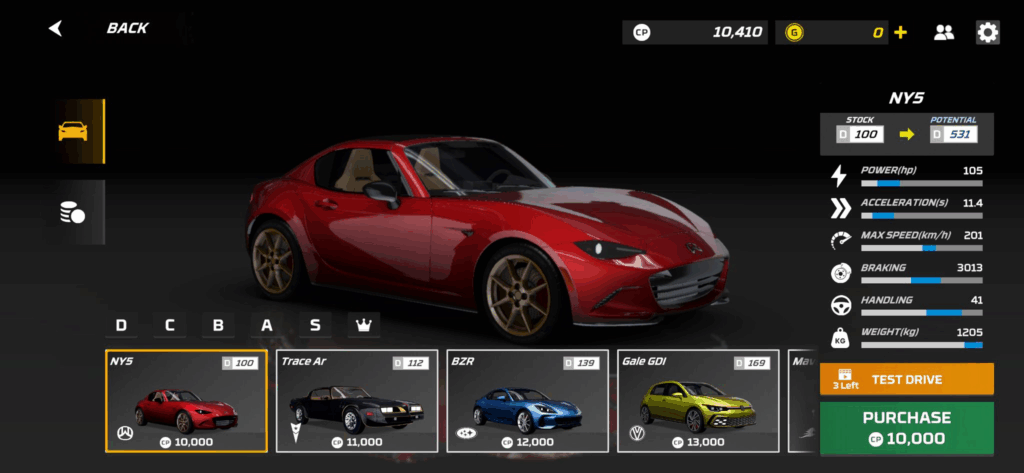The width and height of the screenshot is (1024, 473).
Task: Filter cars by class A
Action: click(267, 325)
